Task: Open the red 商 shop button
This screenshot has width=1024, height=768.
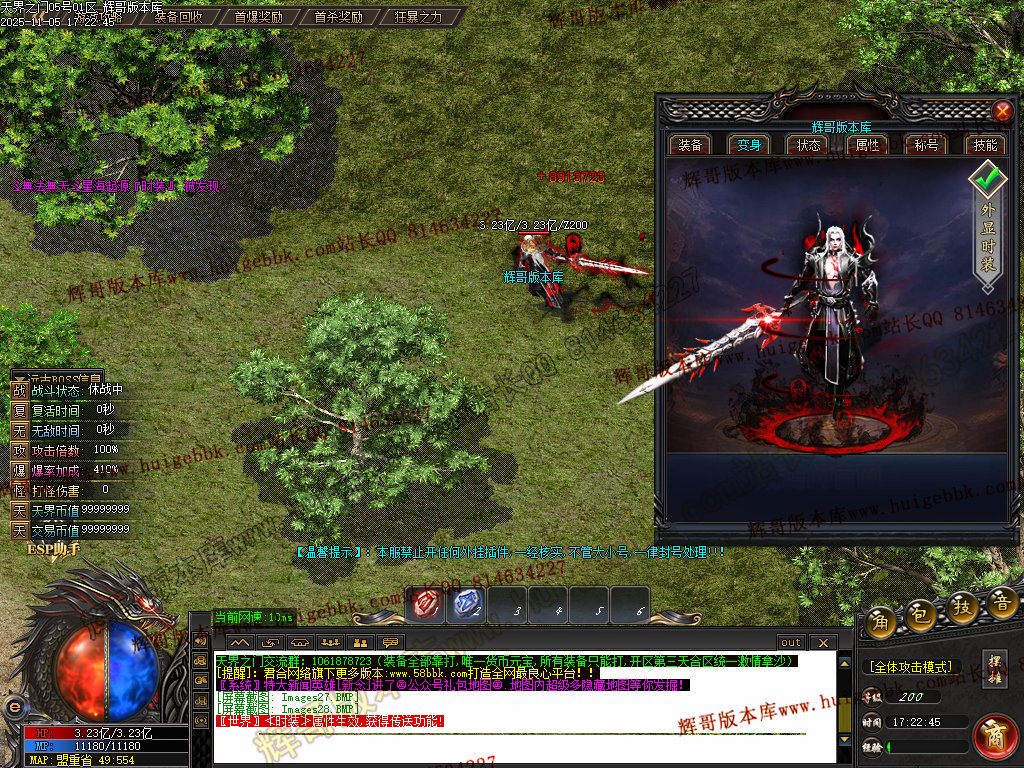Action: (x=994, y=735)
